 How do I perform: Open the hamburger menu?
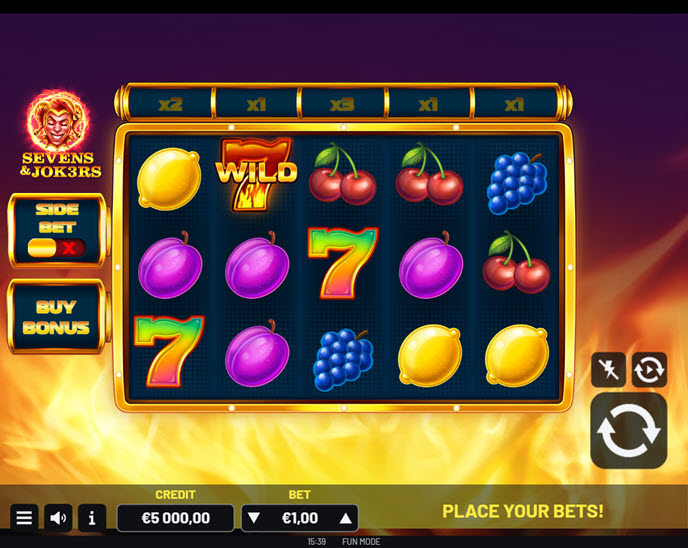tap(24, 518)
